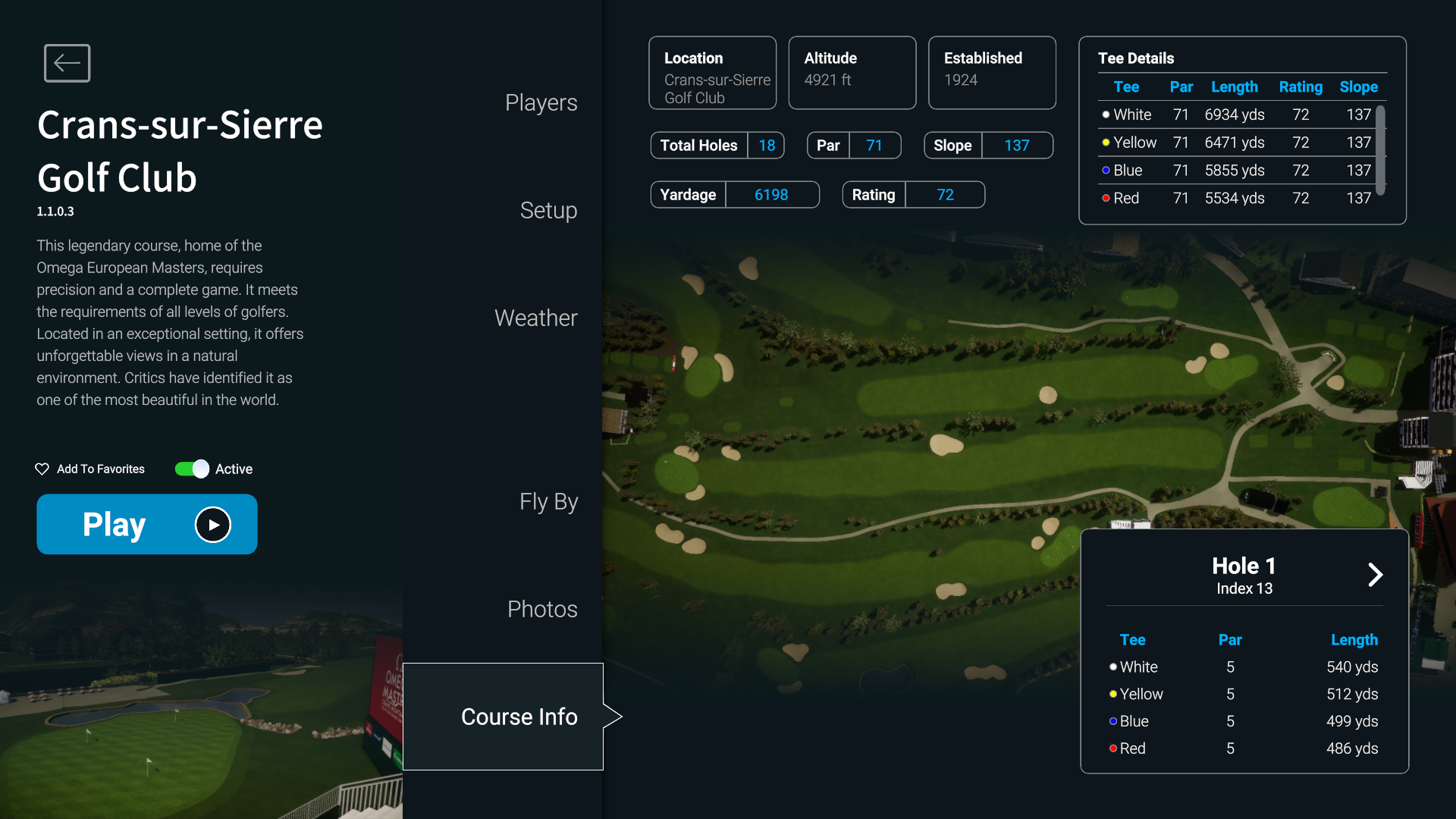Select the White tee marker in Tee Details
Image resolution: width=1456 pixels, height=819 pixels.
[1105, 115]
